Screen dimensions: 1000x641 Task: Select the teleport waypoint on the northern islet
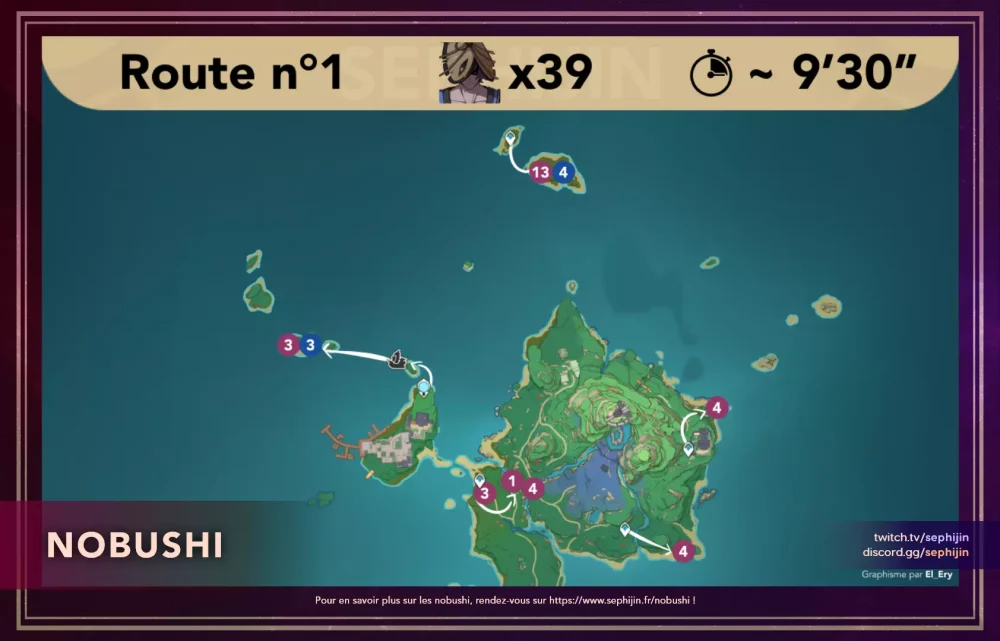(511, 136)
